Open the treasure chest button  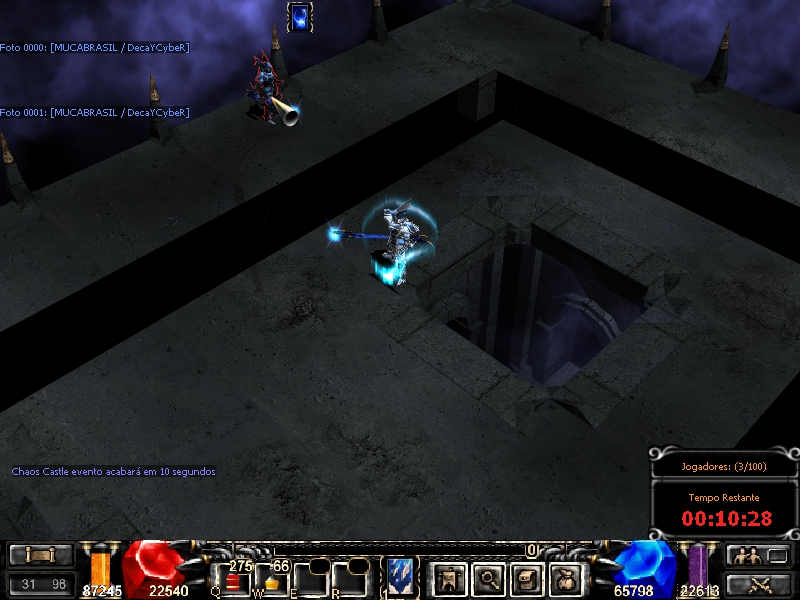point(526,578)
